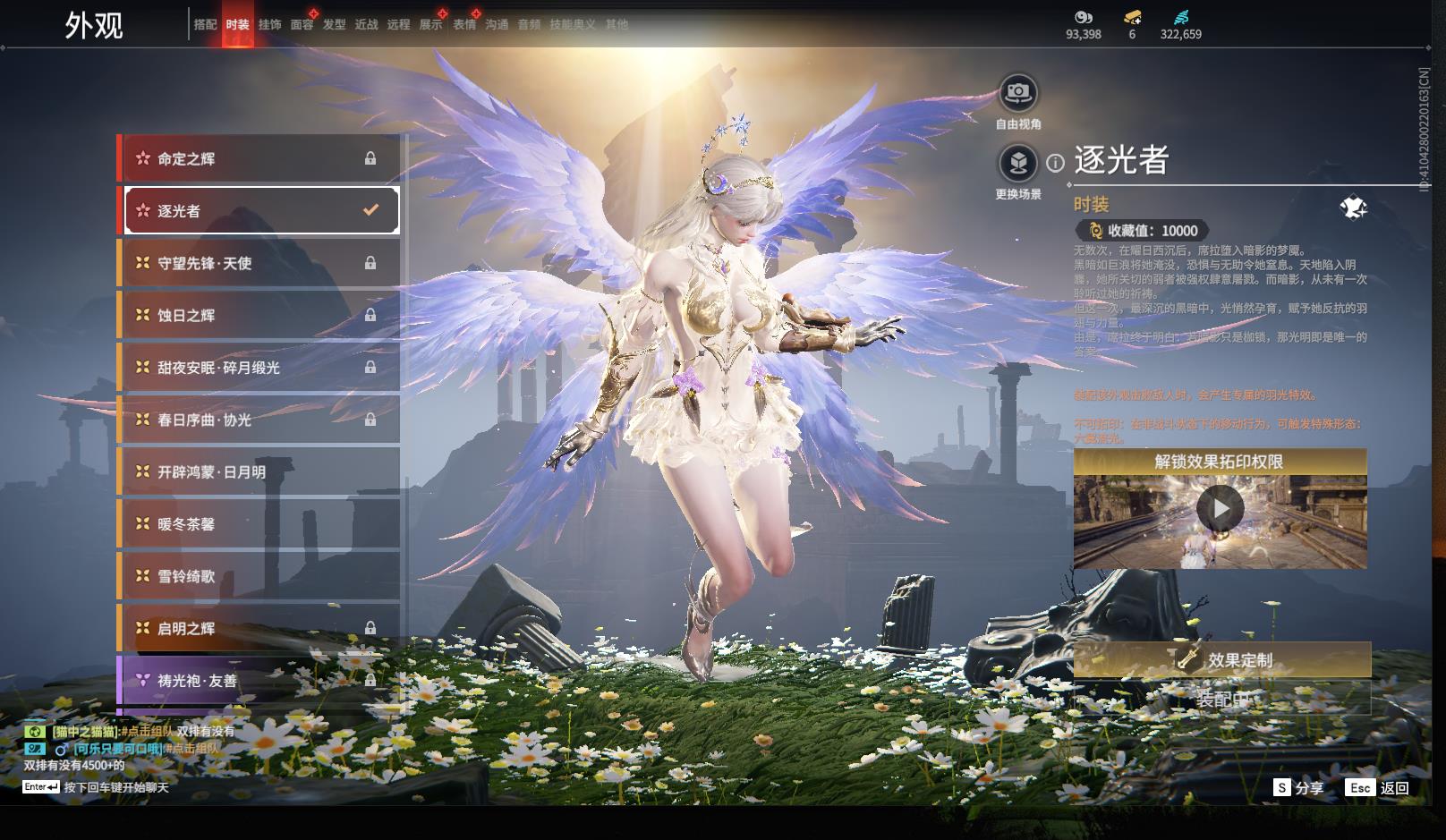Select the 祷光袍·友善 outfit
Screen dimensions: 1446x840
[259, 681]
